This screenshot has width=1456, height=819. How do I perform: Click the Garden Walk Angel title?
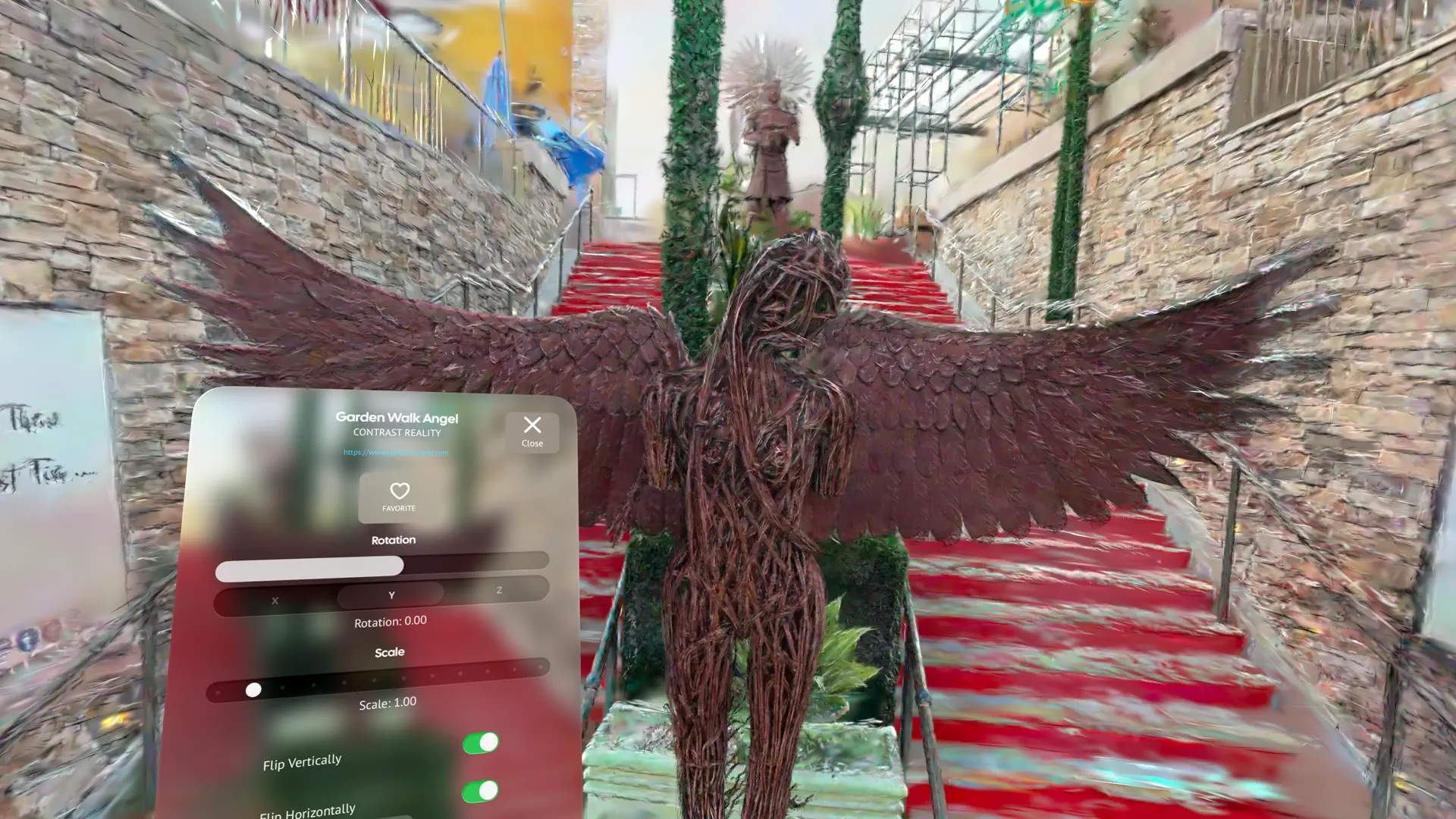397,418
